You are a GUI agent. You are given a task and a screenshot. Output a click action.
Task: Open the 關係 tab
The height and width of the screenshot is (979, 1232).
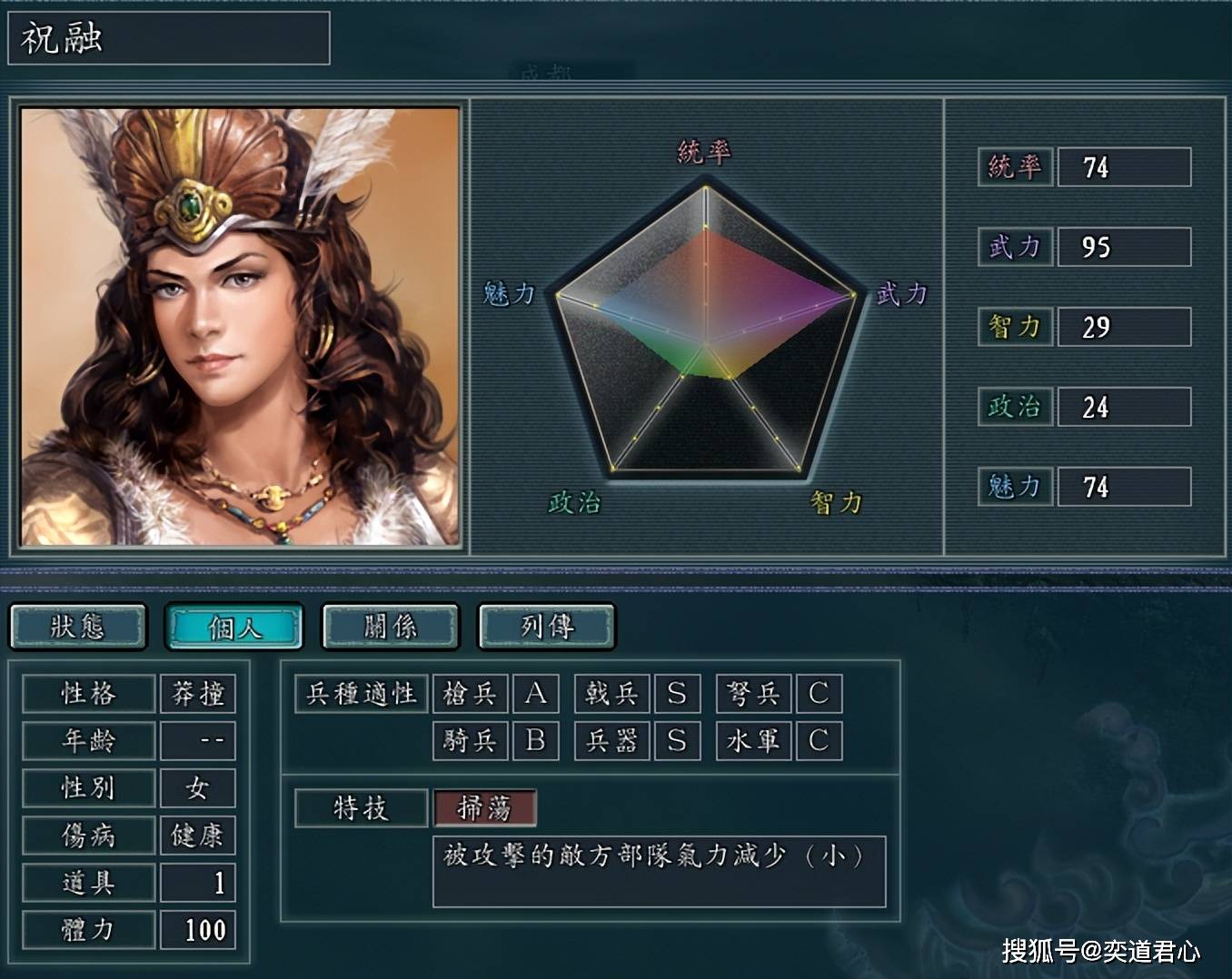coord(391,627)
